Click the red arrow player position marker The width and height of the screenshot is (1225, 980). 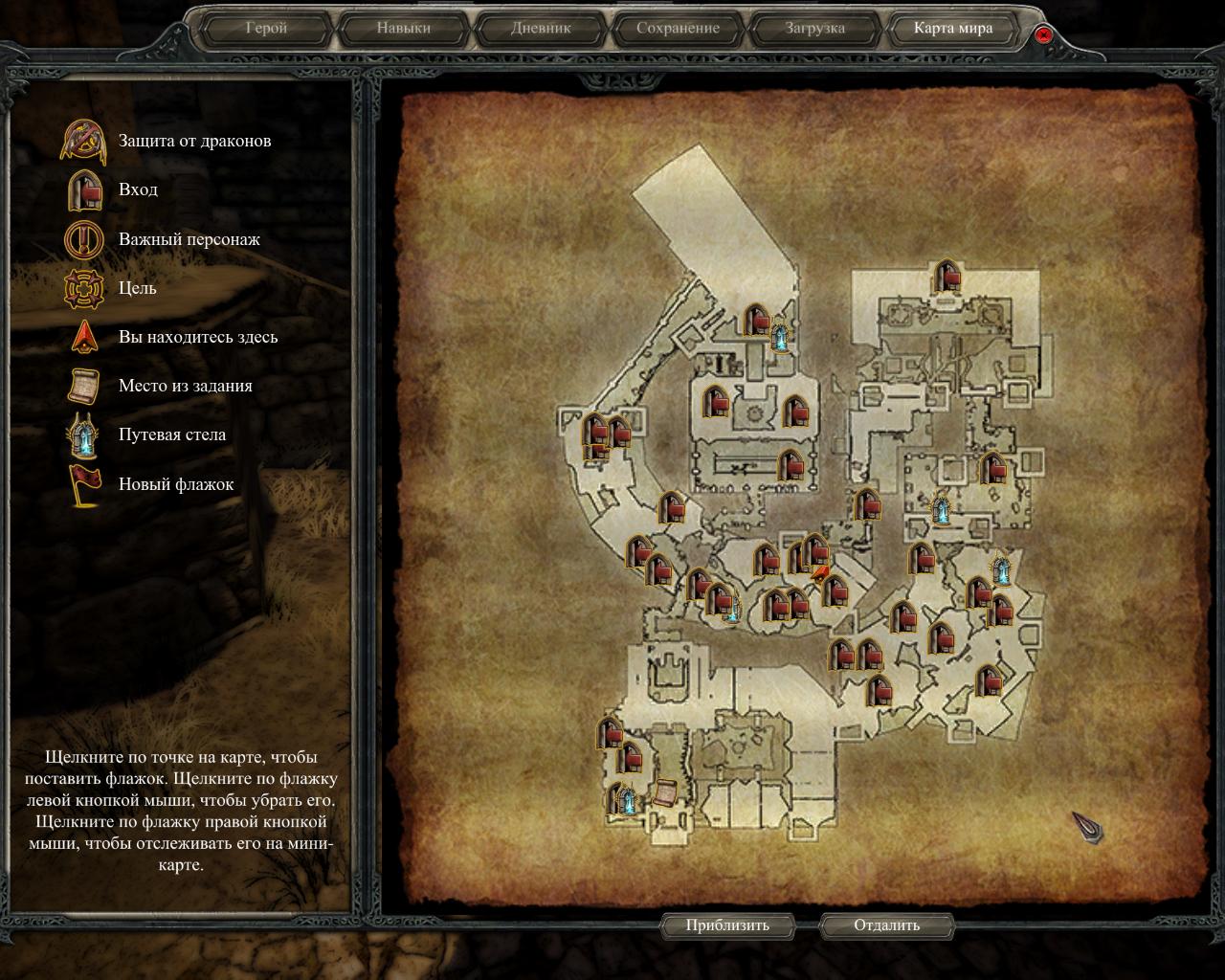click(820, 573)
